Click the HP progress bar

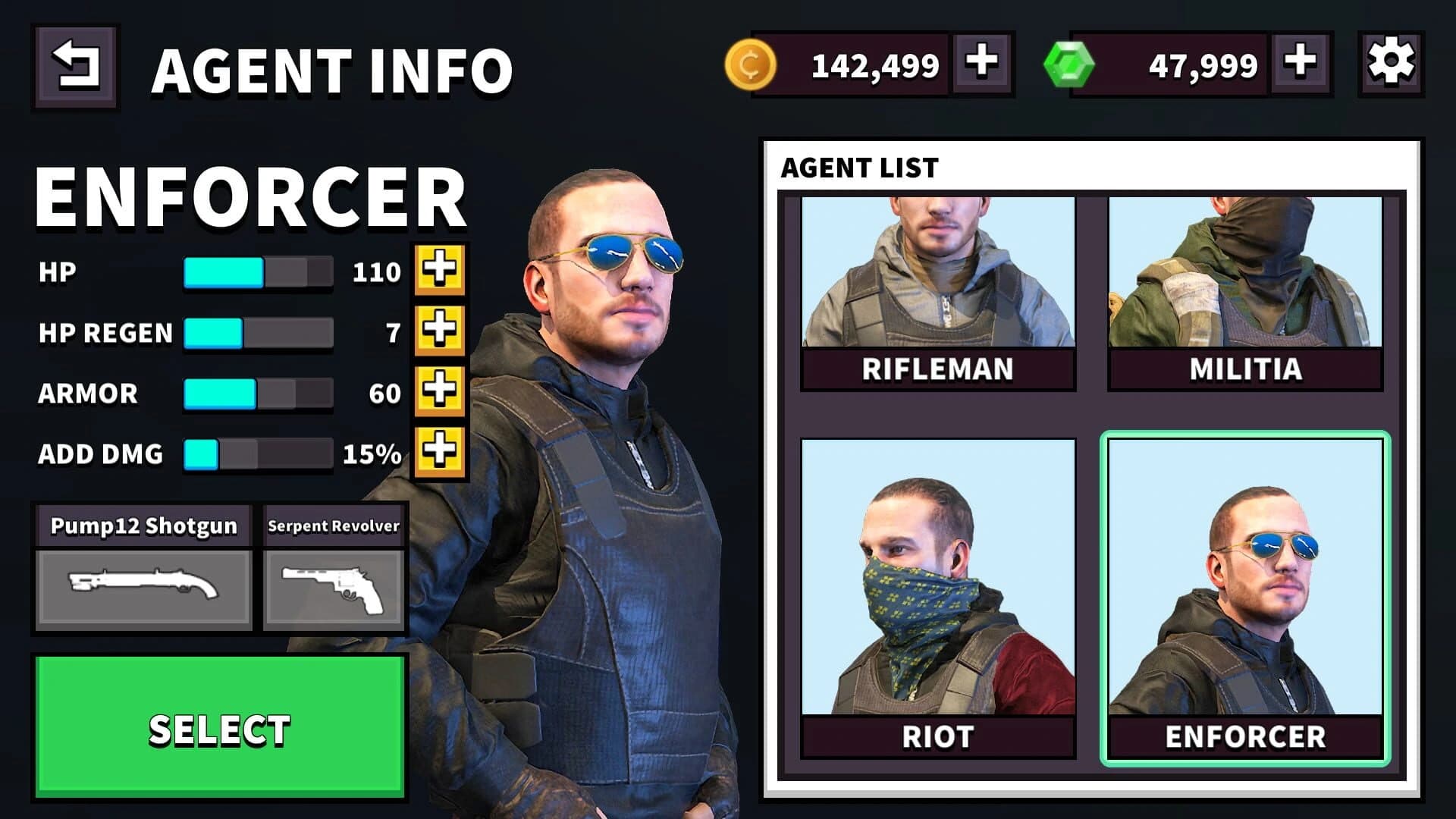pyautogui.click(x=258, y=271)
